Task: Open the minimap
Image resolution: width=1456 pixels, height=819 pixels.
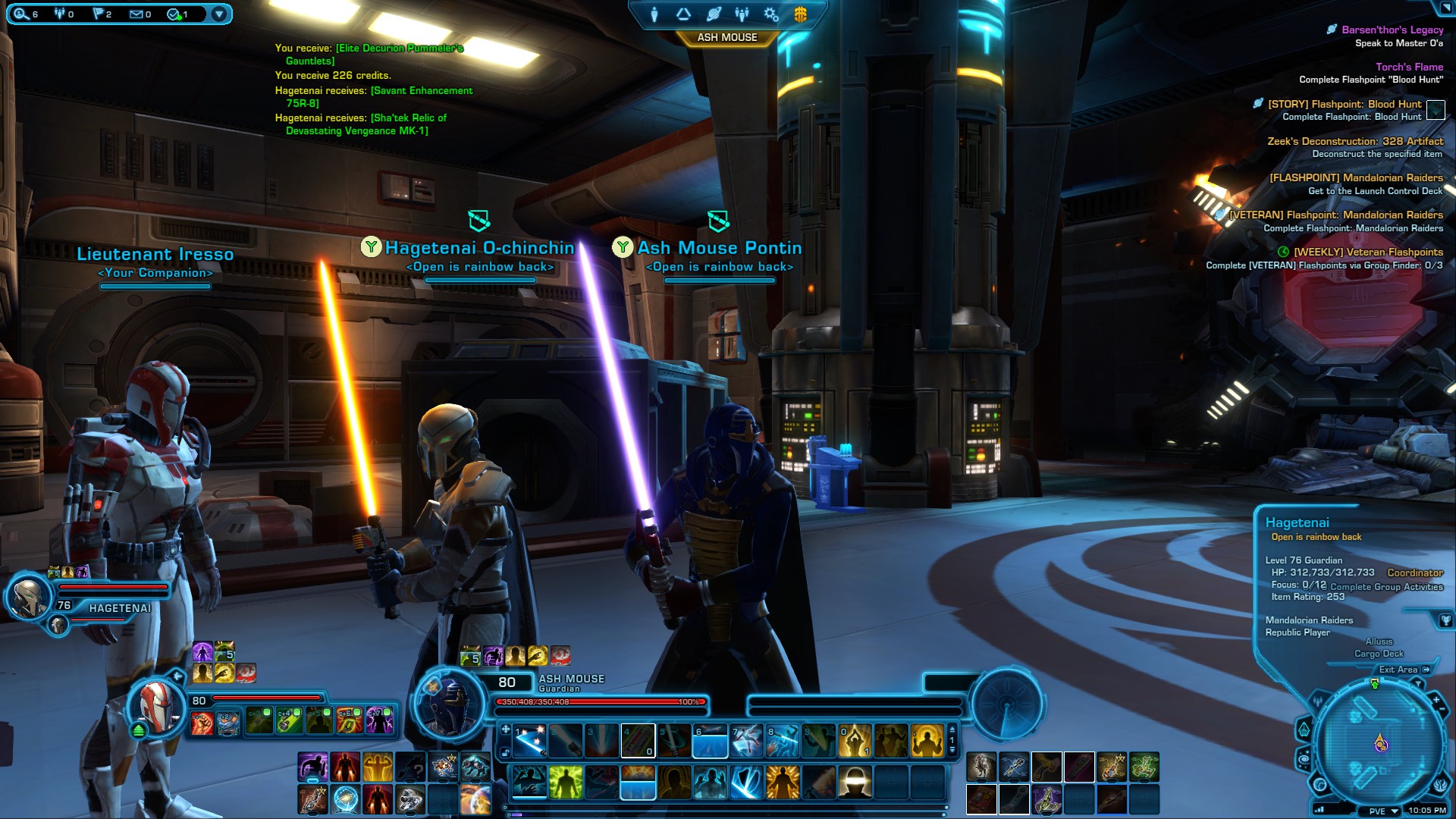Action: pos(1380,741)
